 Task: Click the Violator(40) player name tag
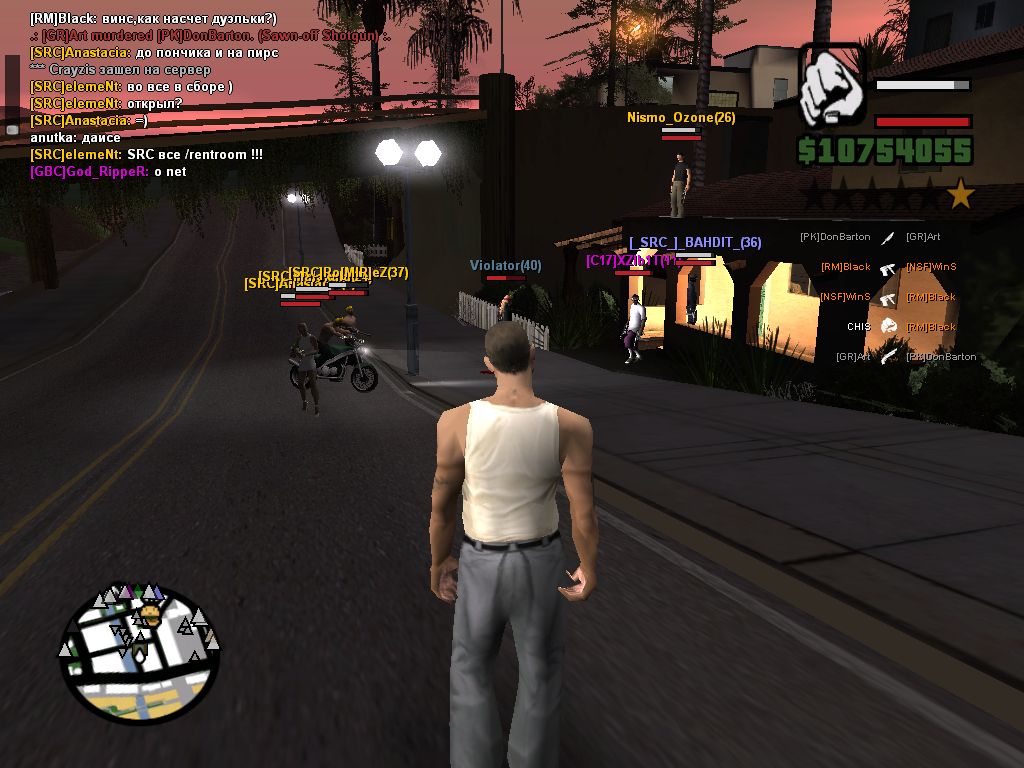(505, 265)
